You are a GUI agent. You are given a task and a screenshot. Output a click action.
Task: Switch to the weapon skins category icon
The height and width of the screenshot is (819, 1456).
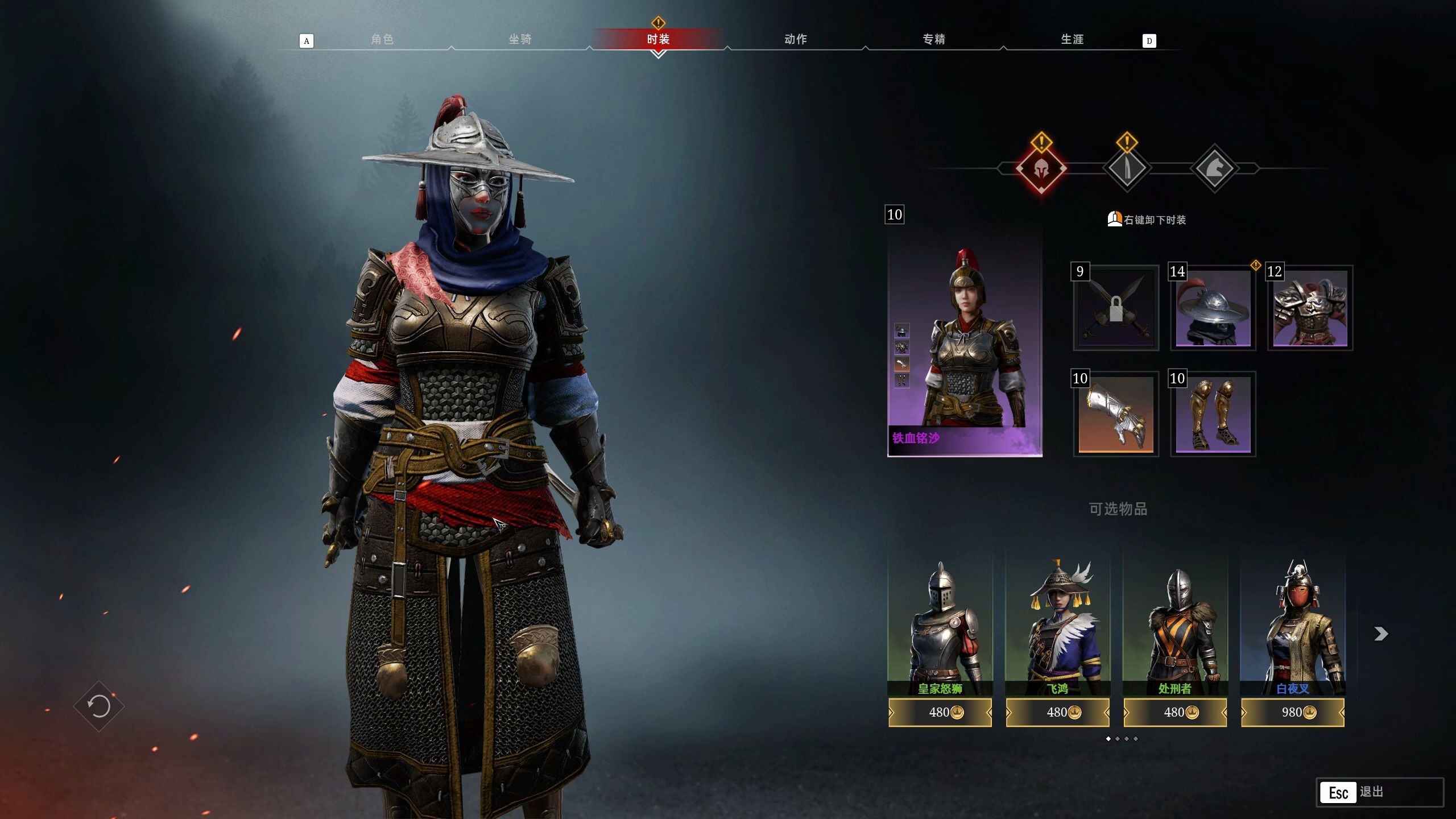point(1127,169)
